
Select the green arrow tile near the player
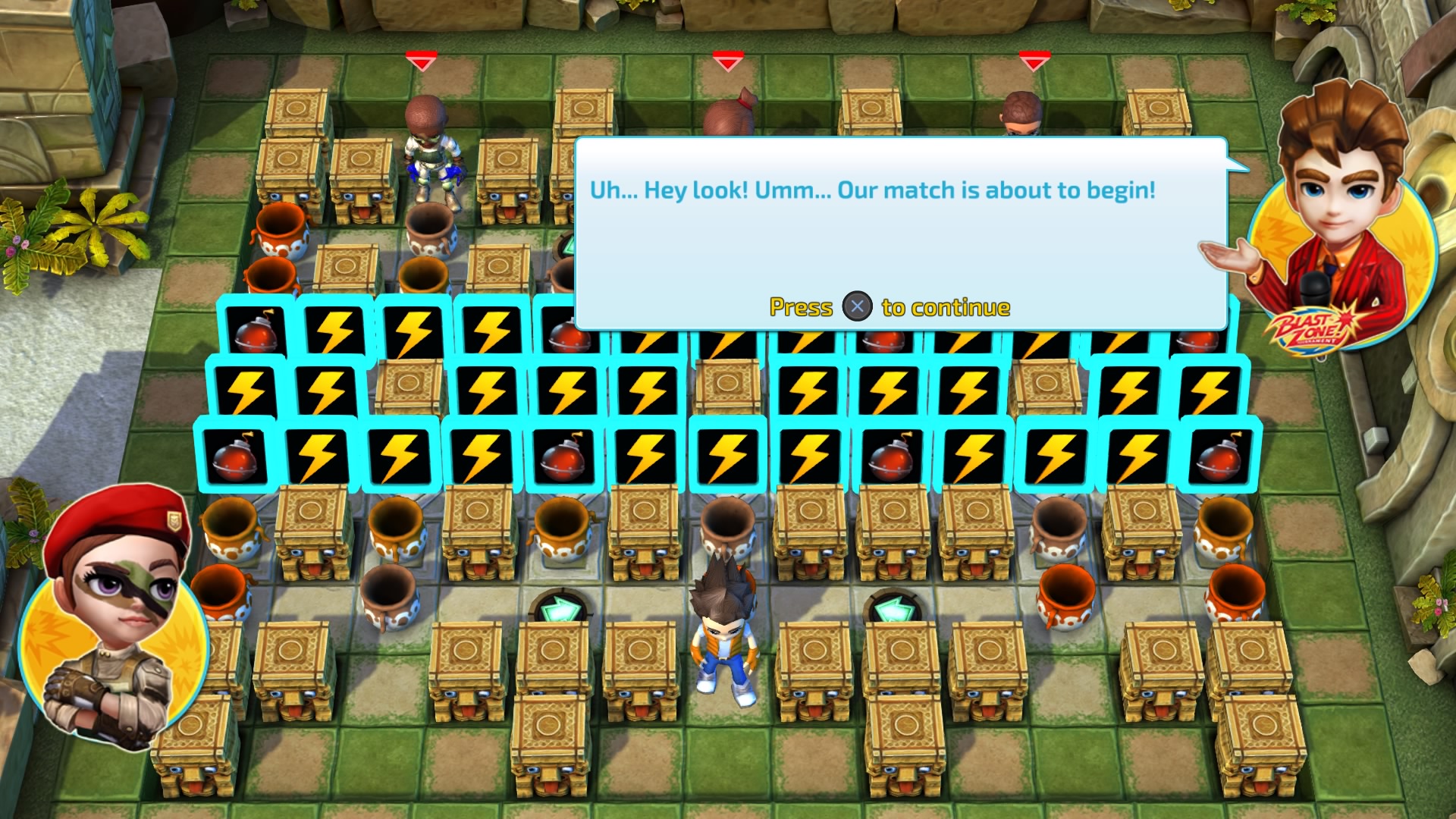(562, 607)
